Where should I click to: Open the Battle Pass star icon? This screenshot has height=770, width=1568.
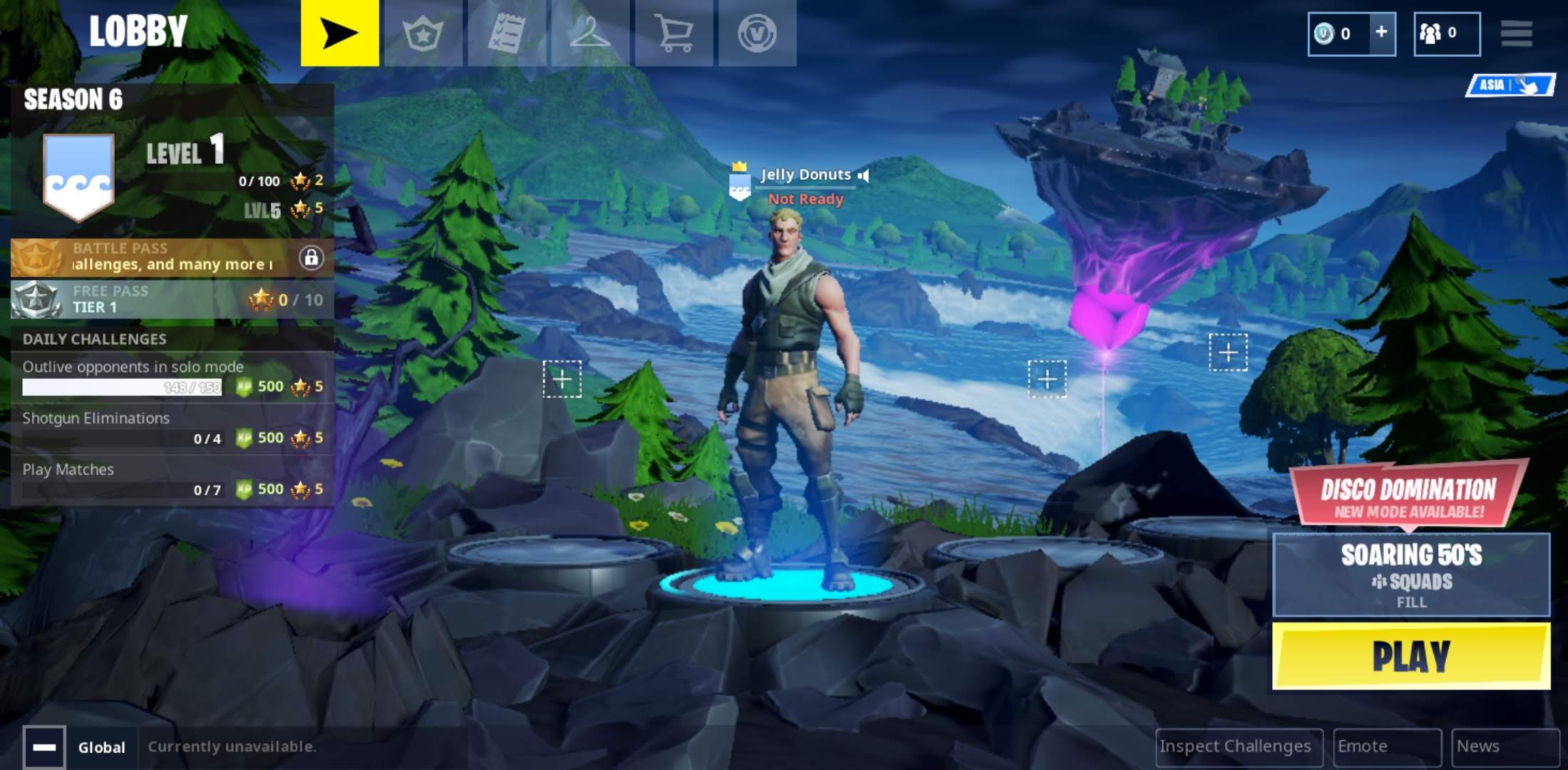coord(423,32)
